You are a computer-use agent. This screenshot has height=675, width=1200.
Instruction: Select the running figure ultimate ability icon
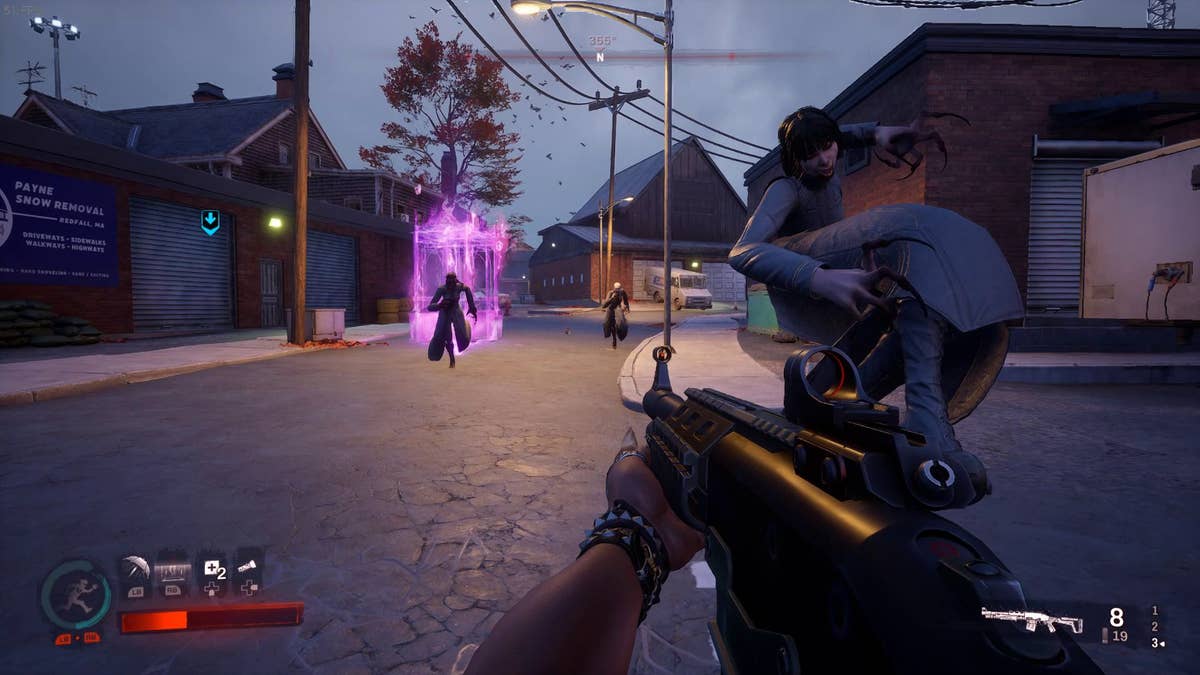76,594
